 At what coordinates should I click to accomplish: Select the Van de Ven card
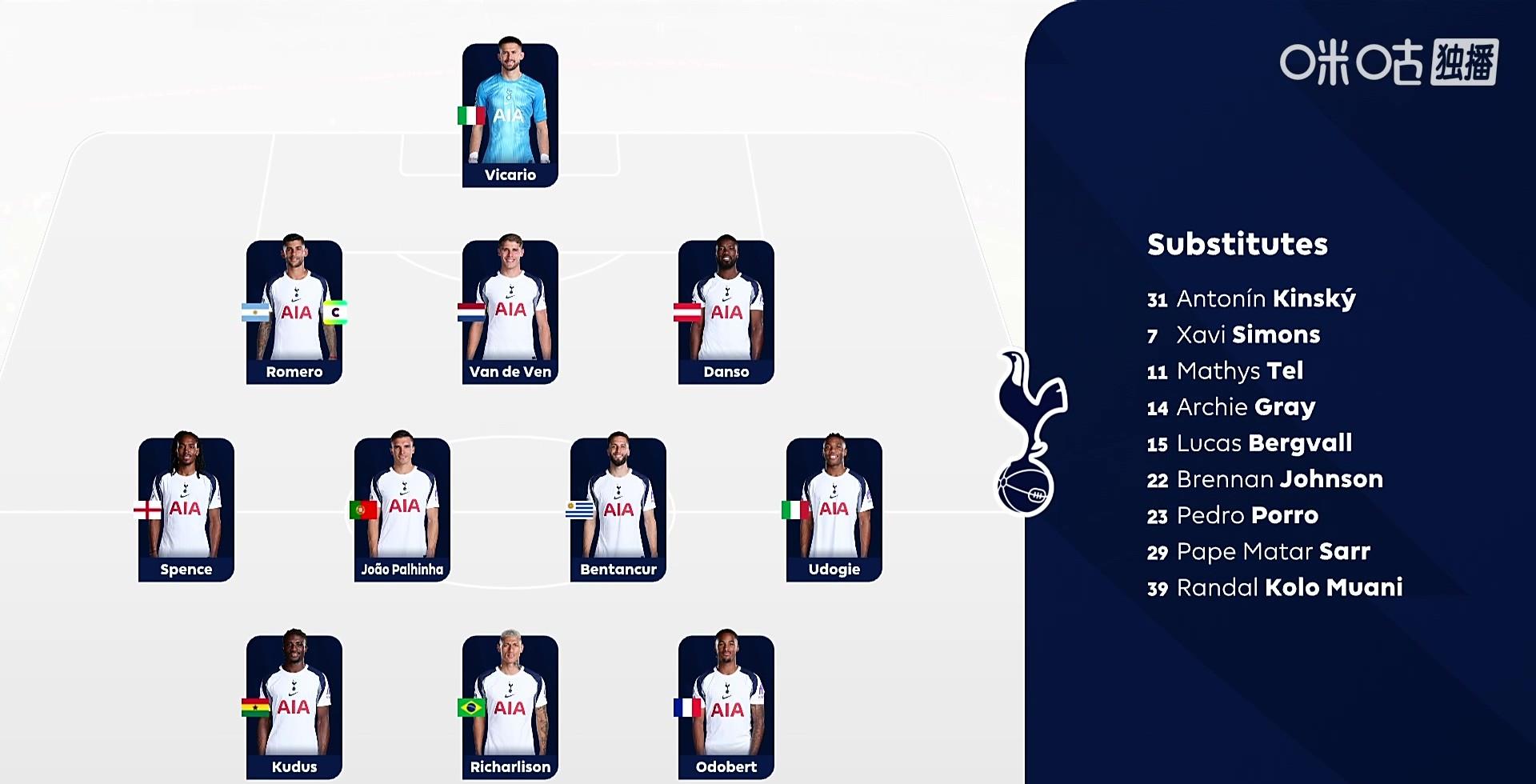tap(510, 312)
